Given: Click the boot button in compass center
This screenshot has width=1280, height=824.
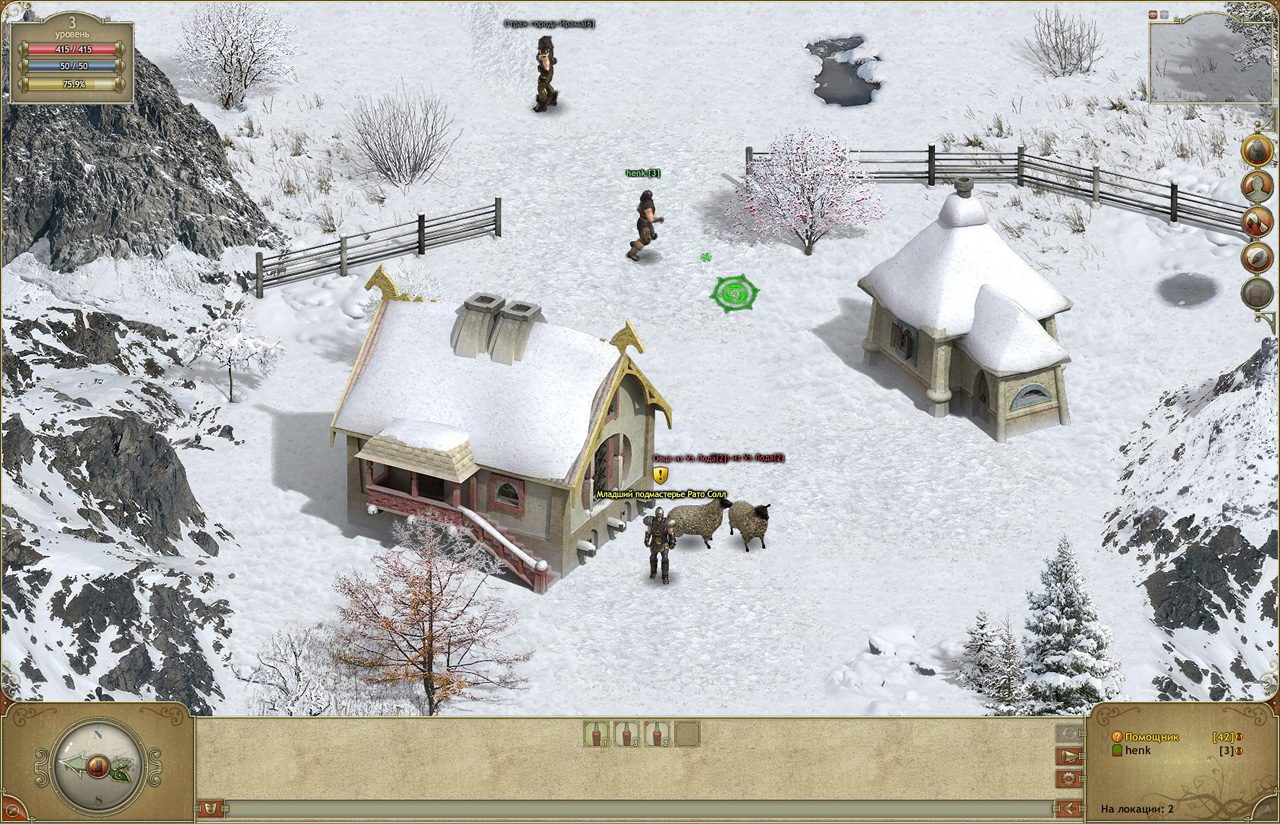Looking at the screenshot, I should pos(98,767).
